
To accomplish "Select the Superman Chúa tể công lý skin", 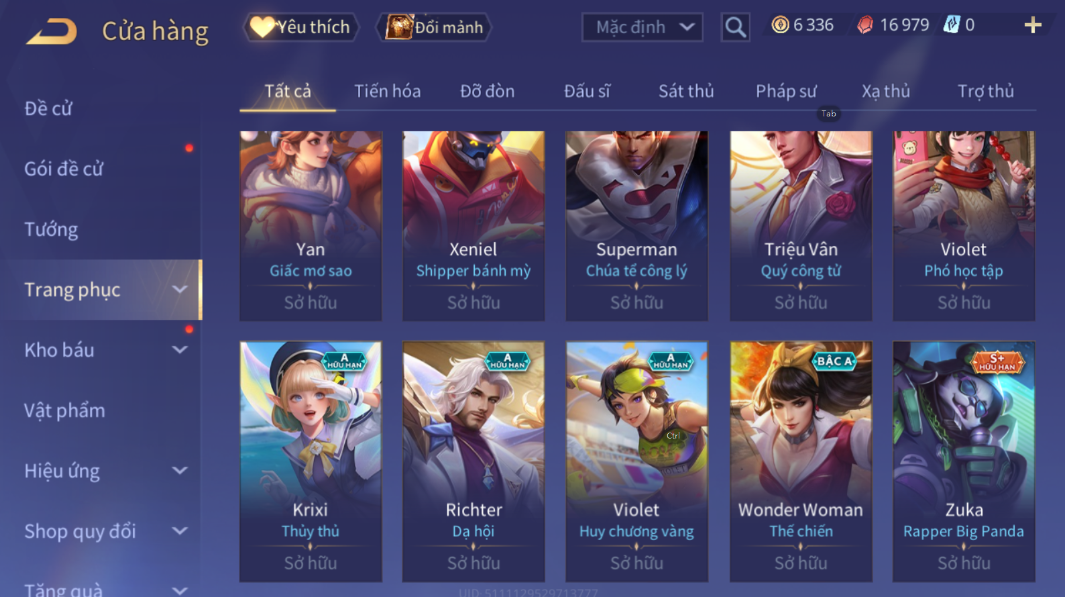I will [637, 226].
